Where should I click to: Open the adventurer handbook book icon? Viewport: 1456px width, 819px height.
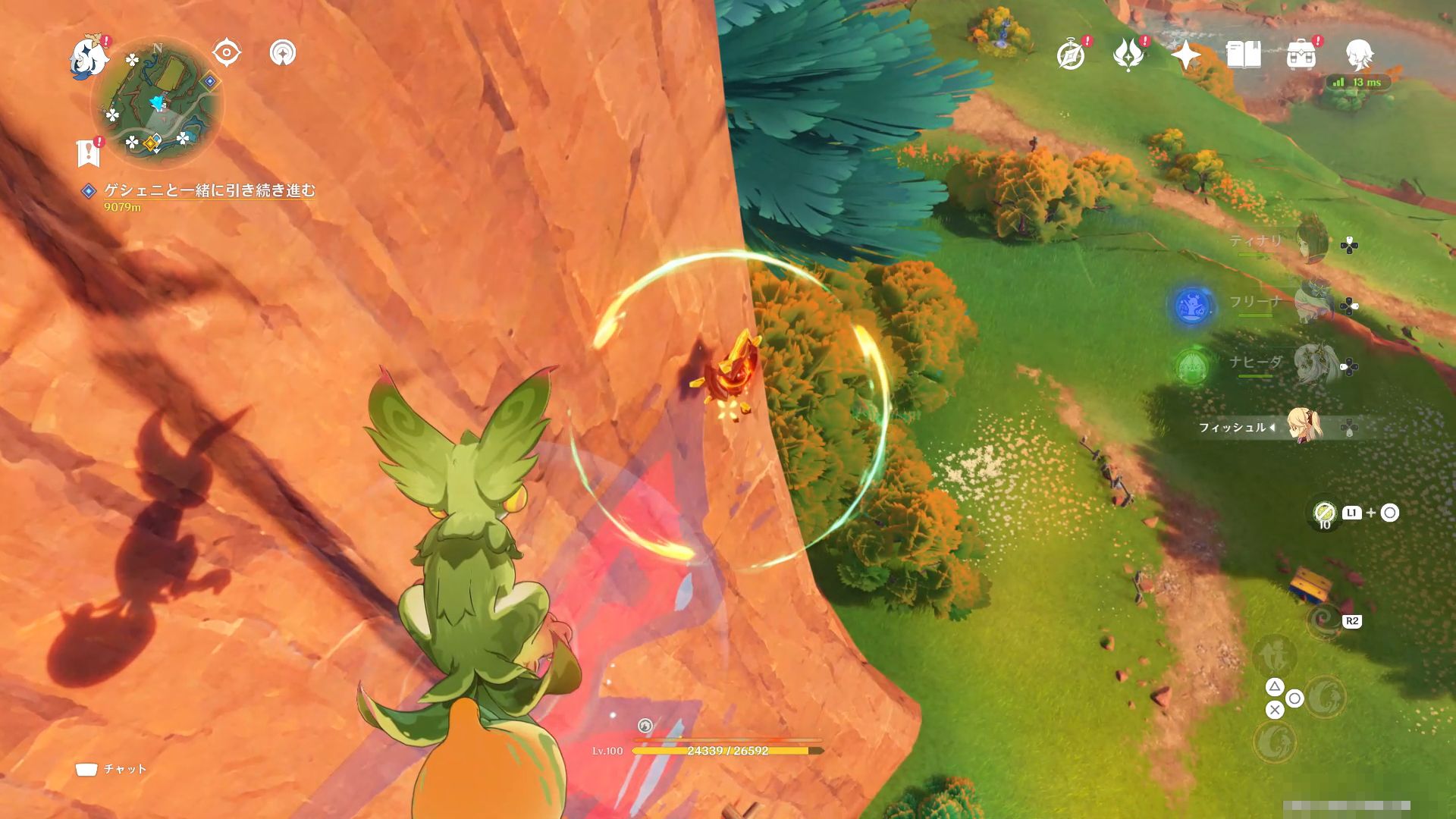(x=1243, y=55)
